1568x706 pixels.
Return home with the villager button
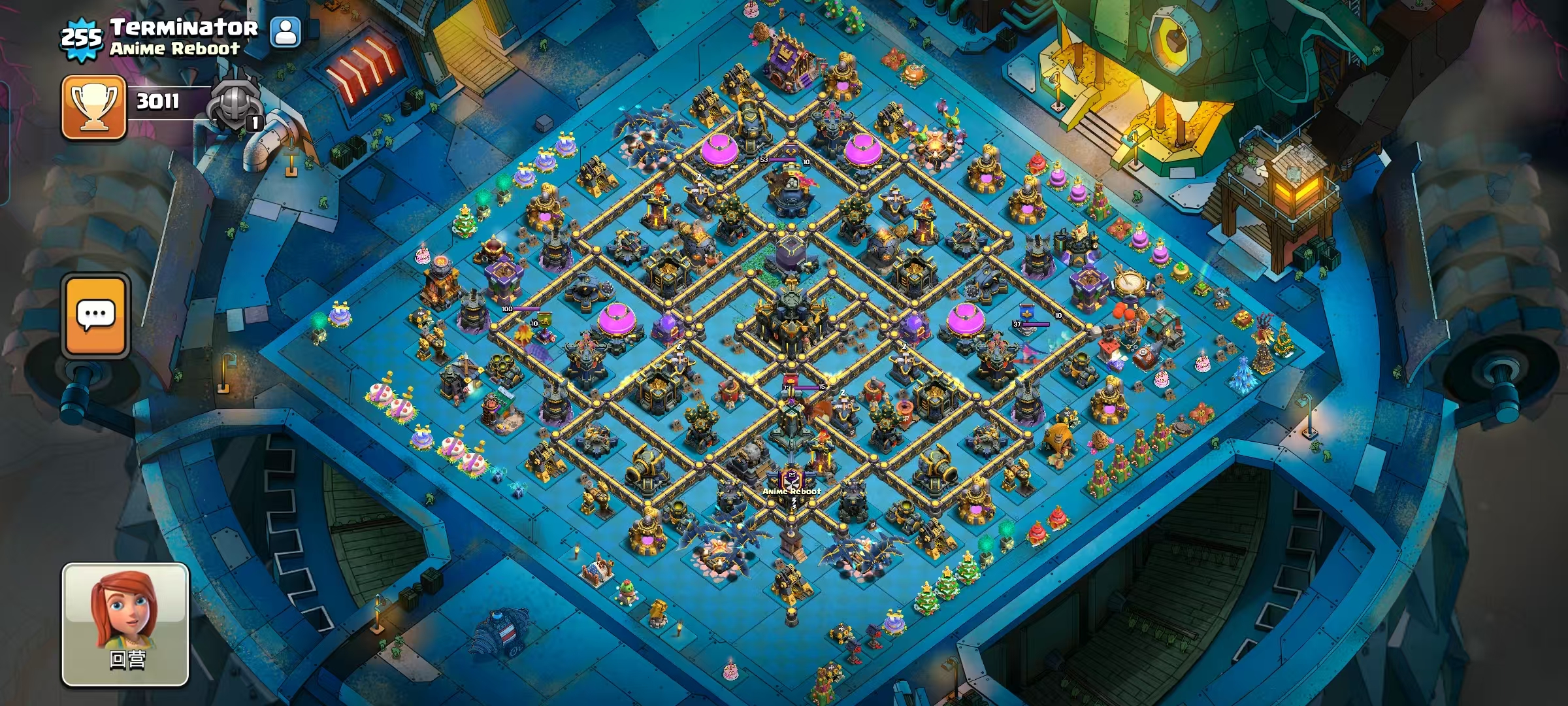point(125,624)
